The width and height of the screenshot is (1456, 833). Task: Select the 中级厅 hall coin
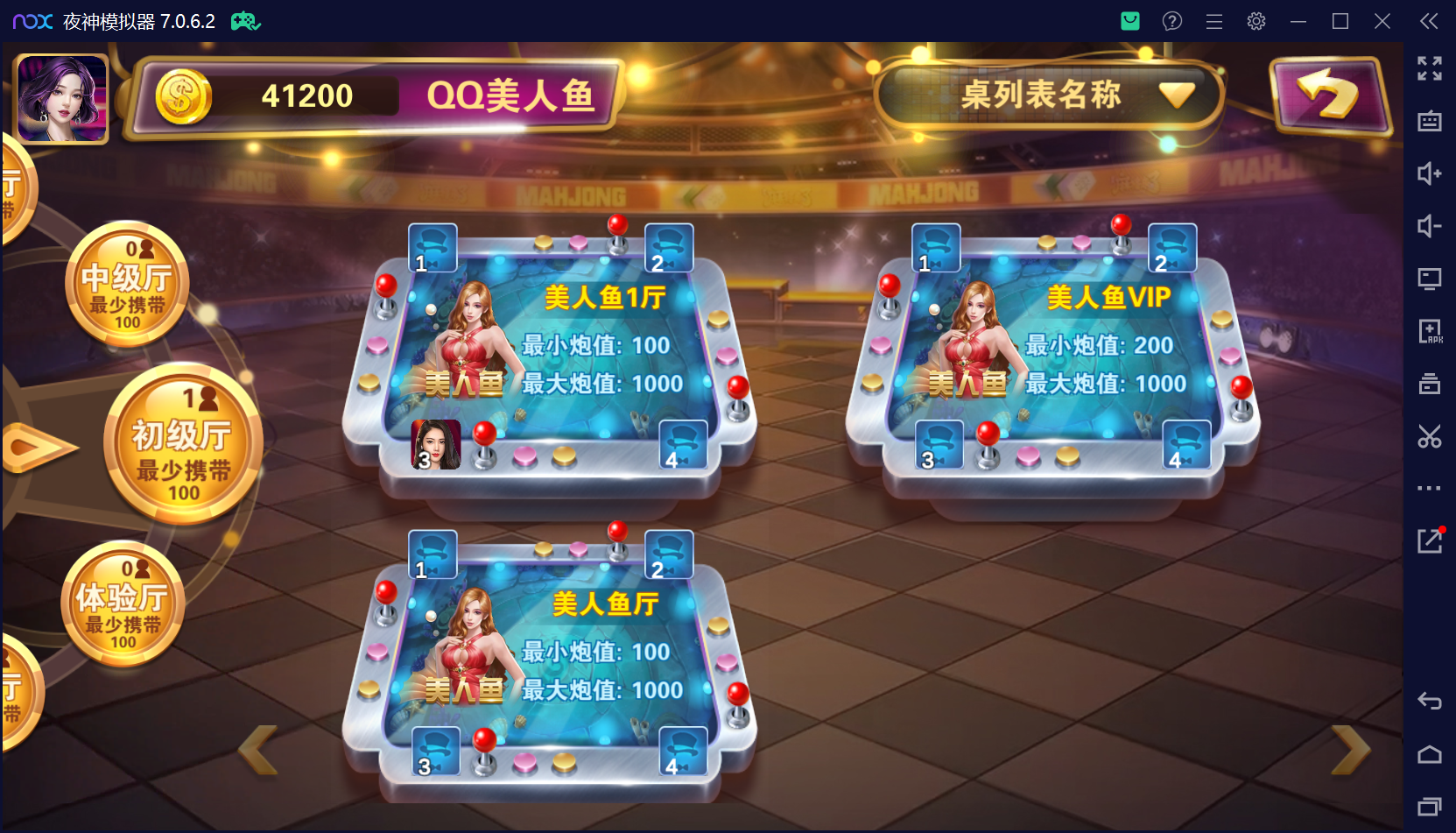pyautogui.click(x=127, y=284)
